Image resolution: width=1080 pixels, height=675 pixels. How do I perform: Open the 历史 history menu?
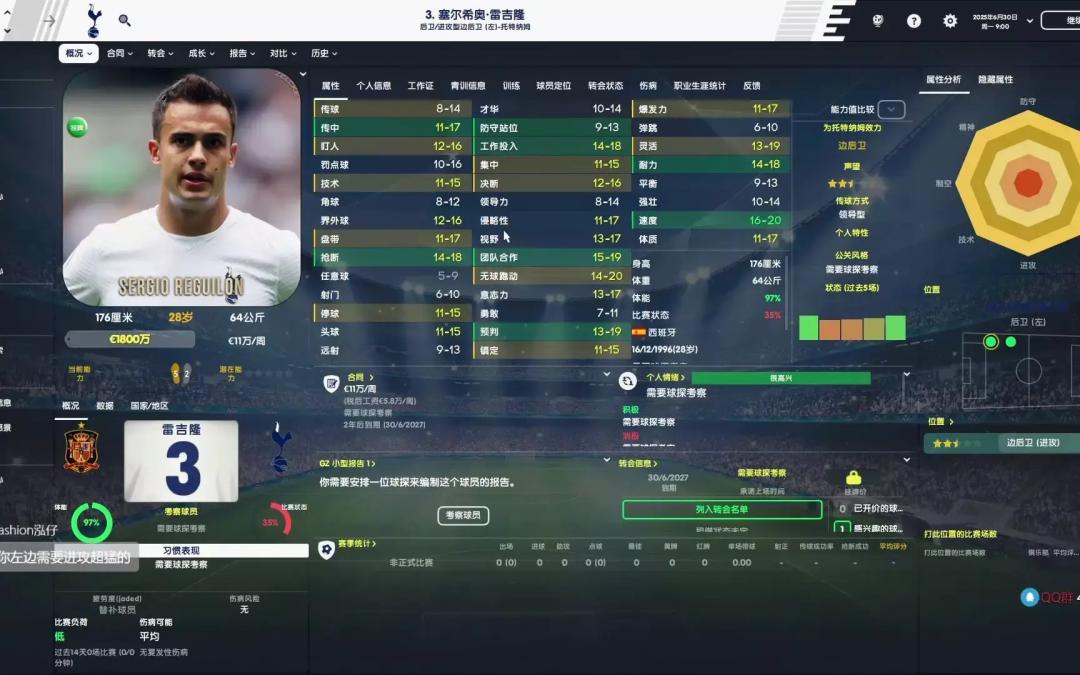click(324, 54)
